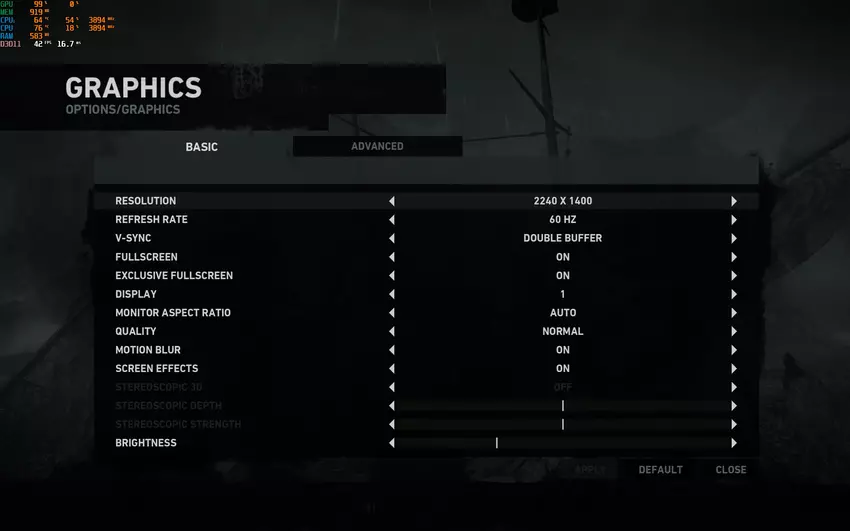Advance Display number with right arrow
This screenshot has height=531, width=850.
734,295
